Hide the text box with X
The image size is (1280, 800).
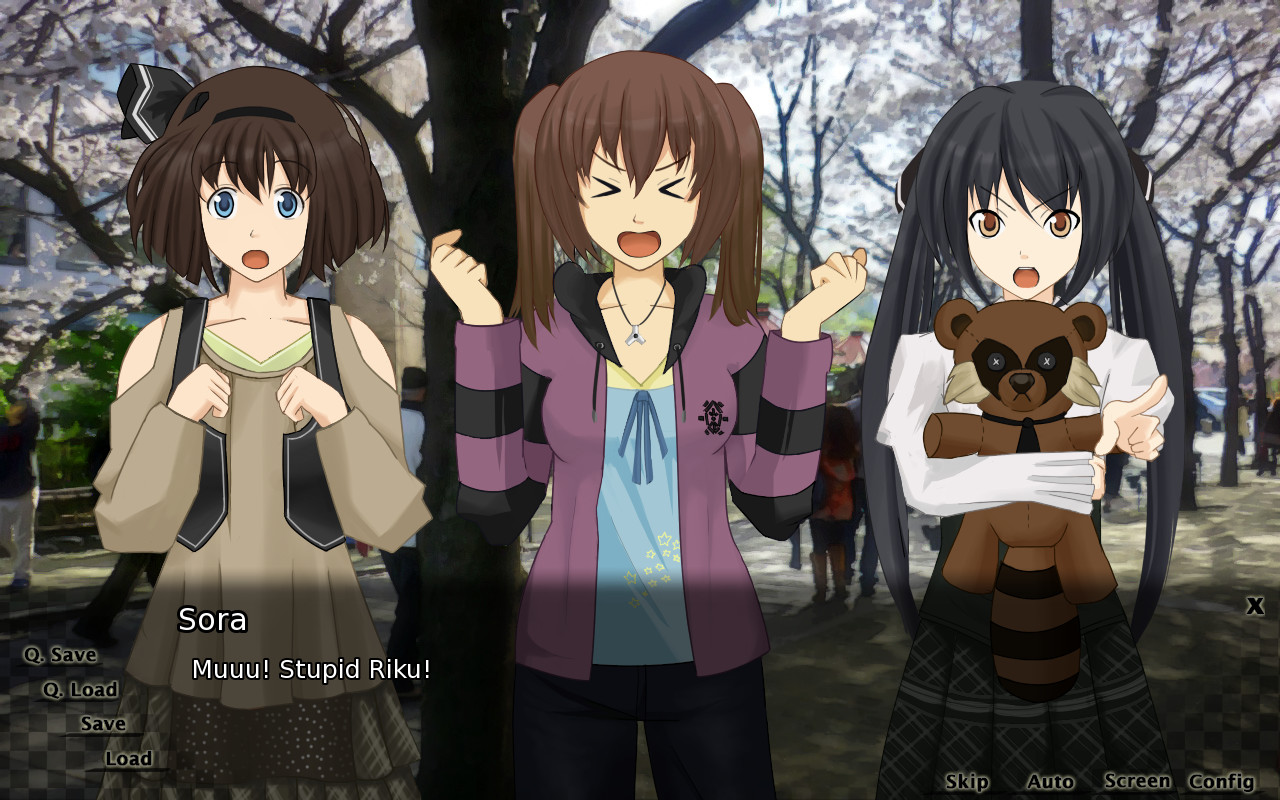click(x=1255, y=605)
